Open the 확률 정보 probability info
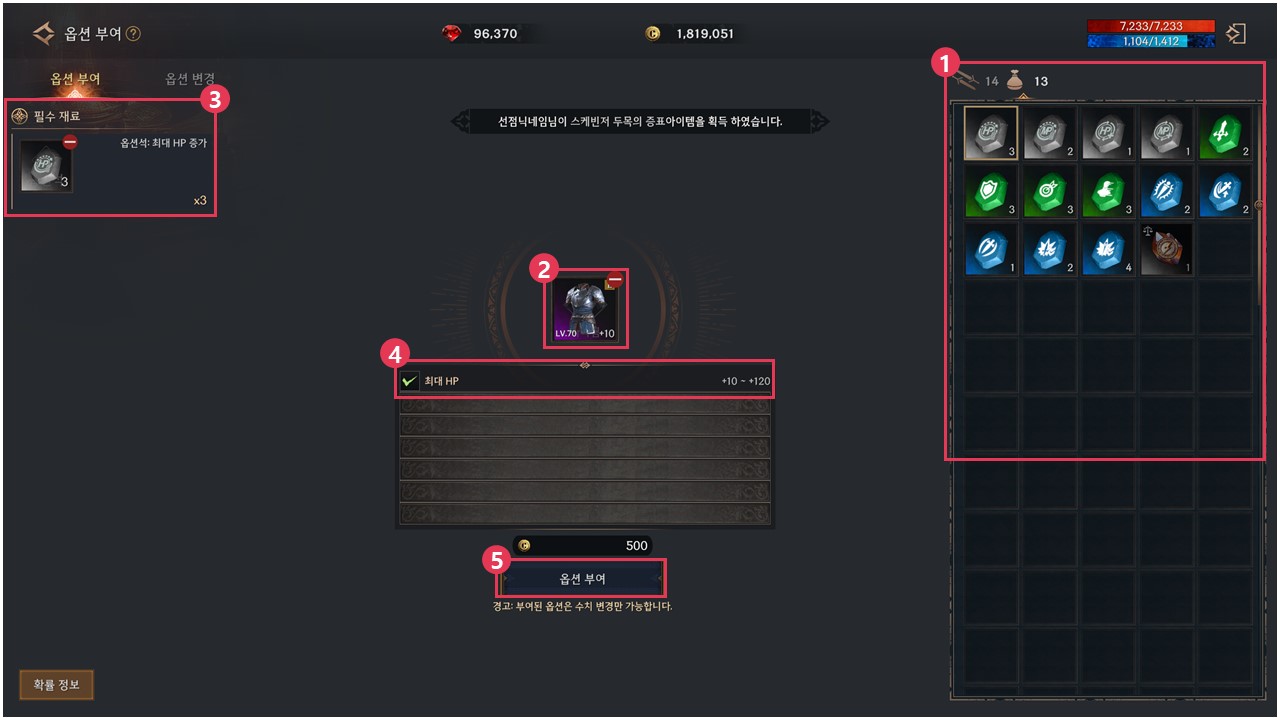Viewport: 1280px width, 720px height. coord(56,685)
